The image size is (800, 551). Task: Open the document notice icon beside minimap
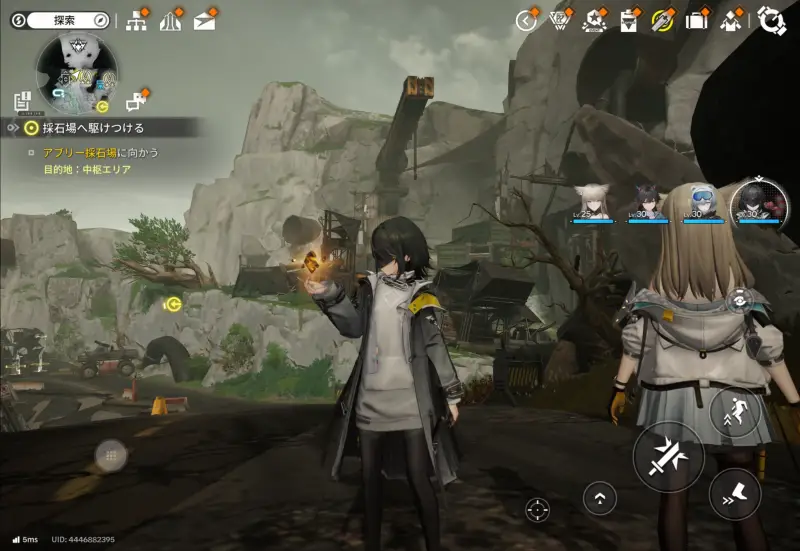point(22,100)
